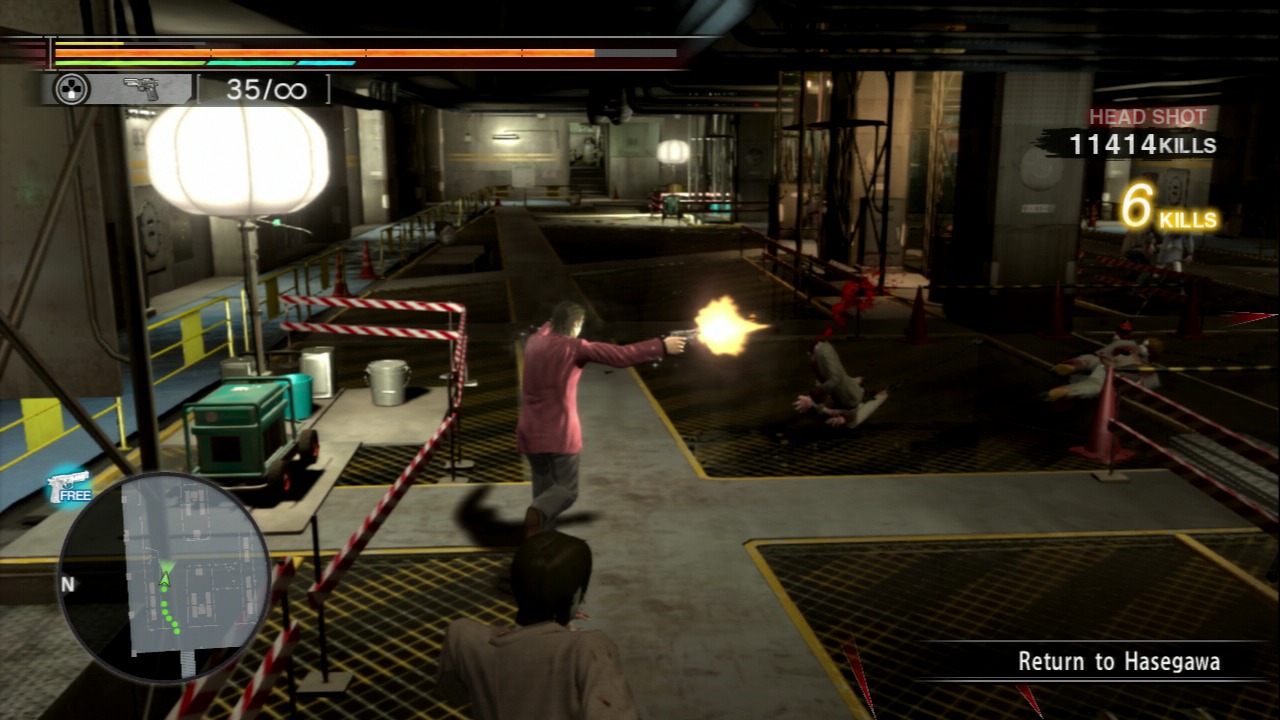This screenshot has height=720, width=1280.
Task: Open the Return to Hasegawa objective
Action: (x=1118, y=661)
